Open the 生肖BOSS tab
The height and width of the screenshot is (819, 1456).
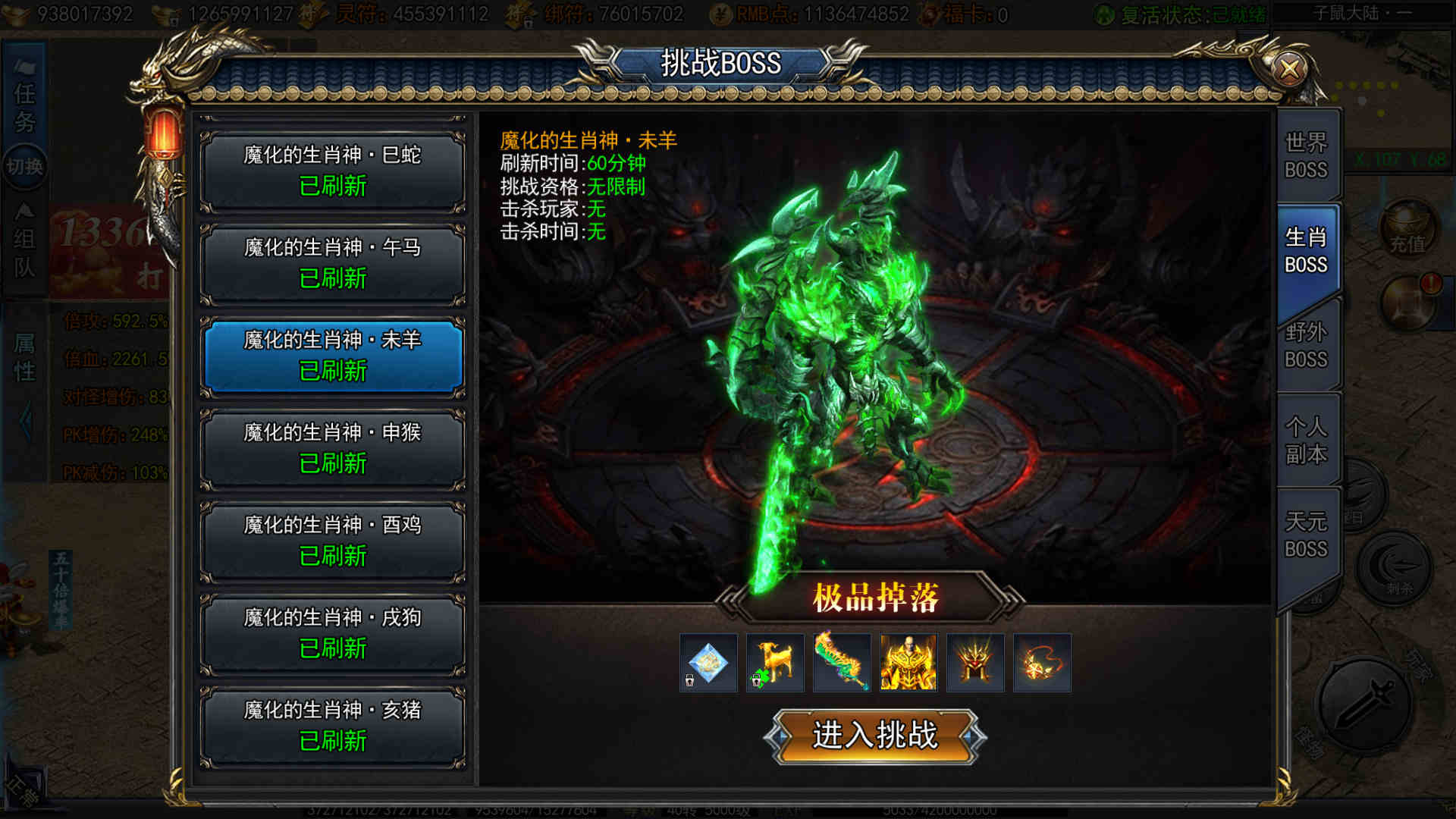pyautogui.click(x=1306, y=250)
